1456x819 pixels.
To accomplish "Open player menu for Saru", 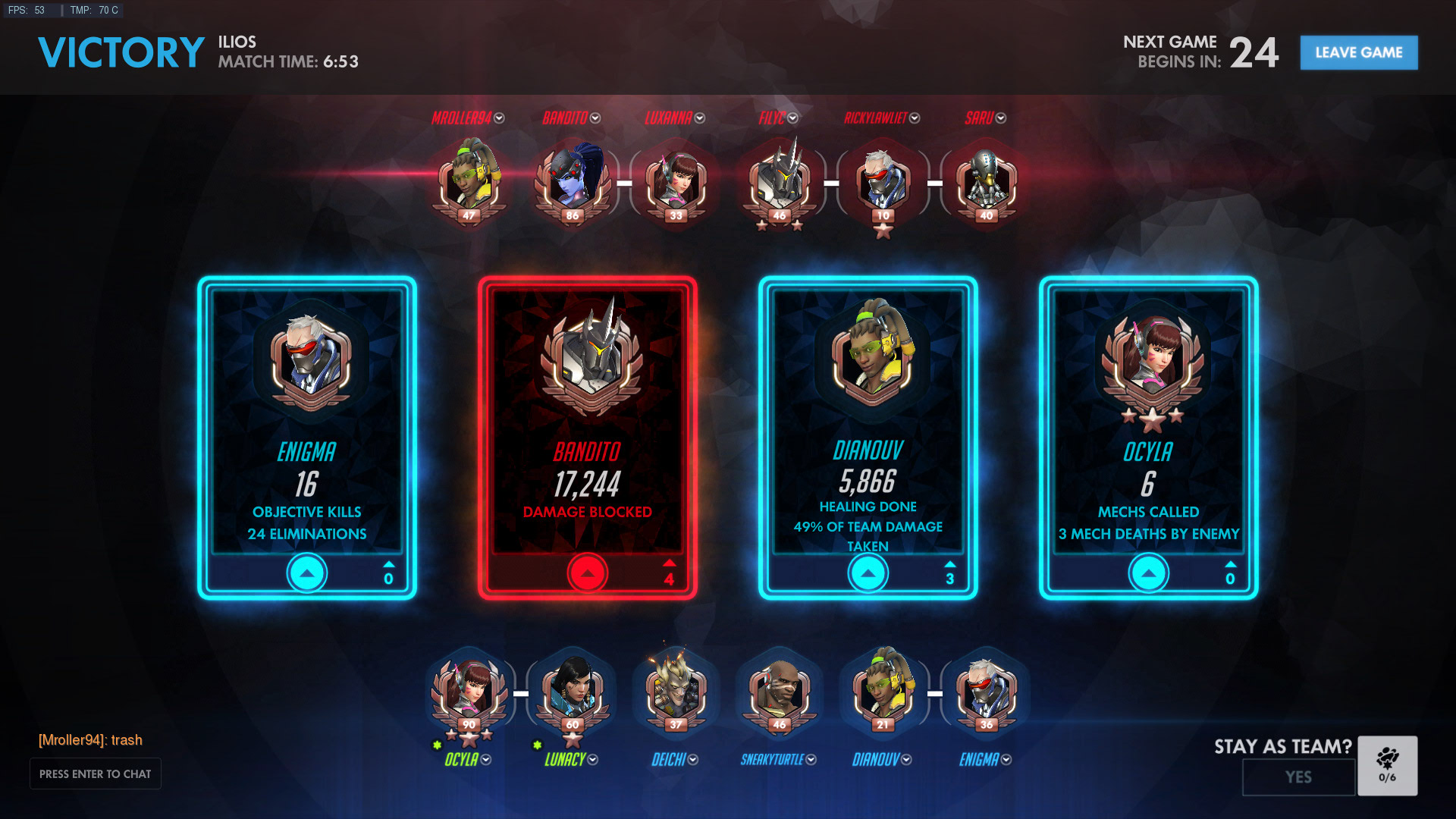I will [1001, 118].
